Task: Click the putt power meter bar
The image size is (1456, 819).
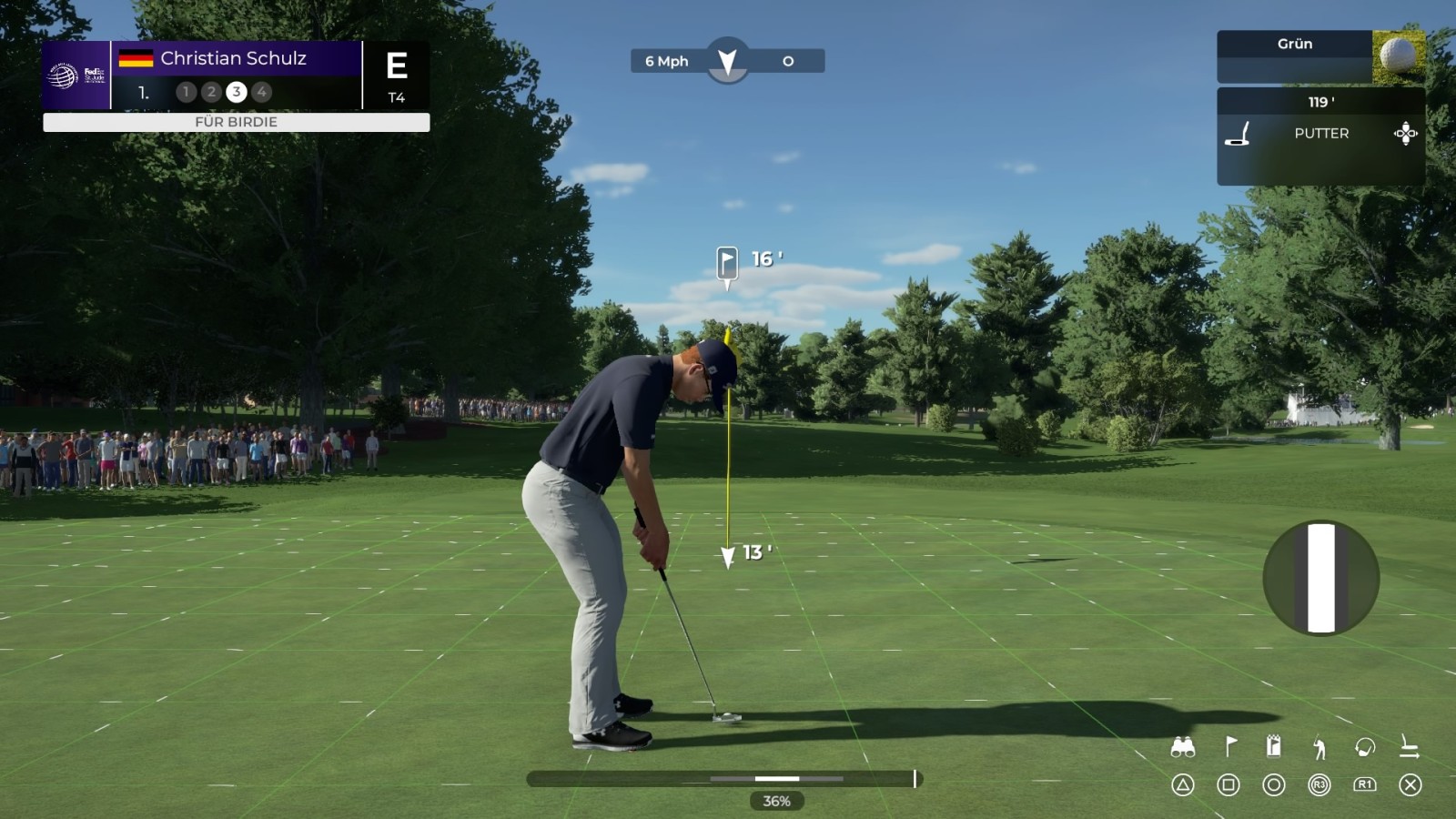Action: (724, 779)
